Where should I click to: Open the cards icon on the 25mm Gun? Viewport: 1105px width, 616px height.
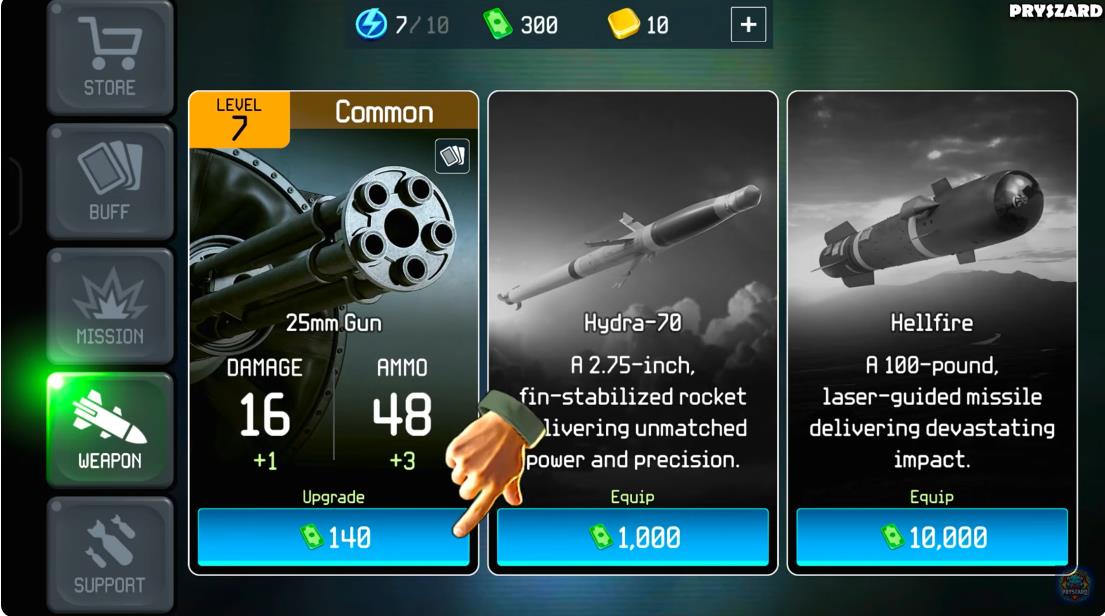tap(452, 157)
